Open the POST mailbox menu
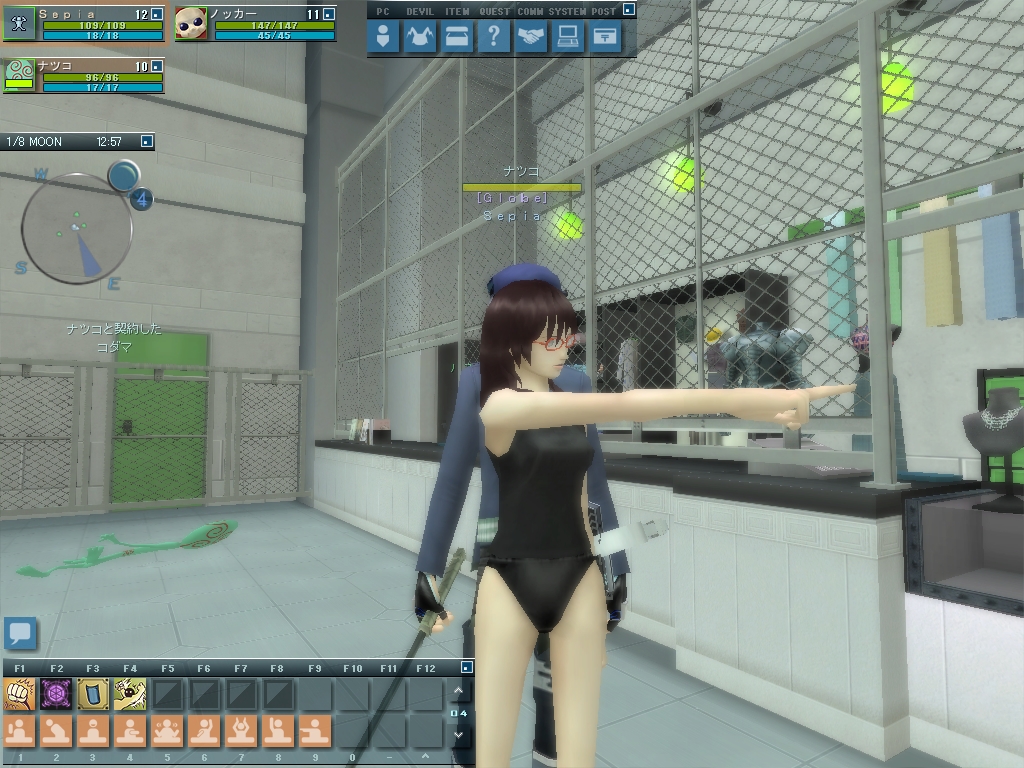This screenshot has width=1024, height=768. point(605,38)
